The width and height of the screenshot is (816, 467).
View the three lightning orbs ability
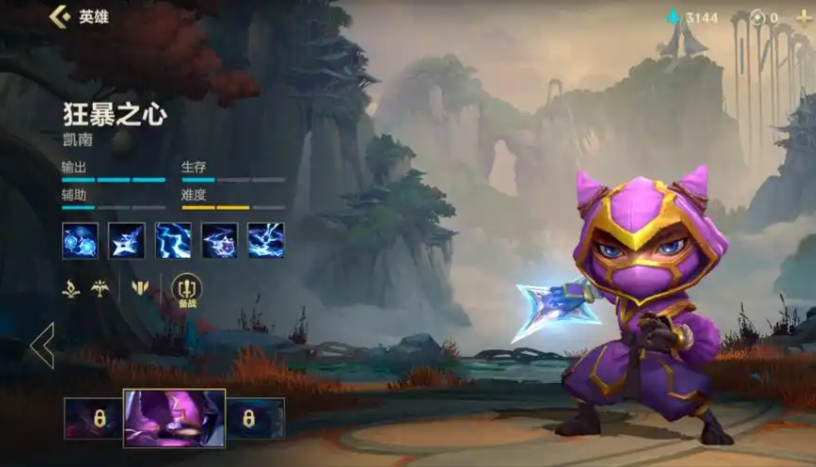coord(79,240)
